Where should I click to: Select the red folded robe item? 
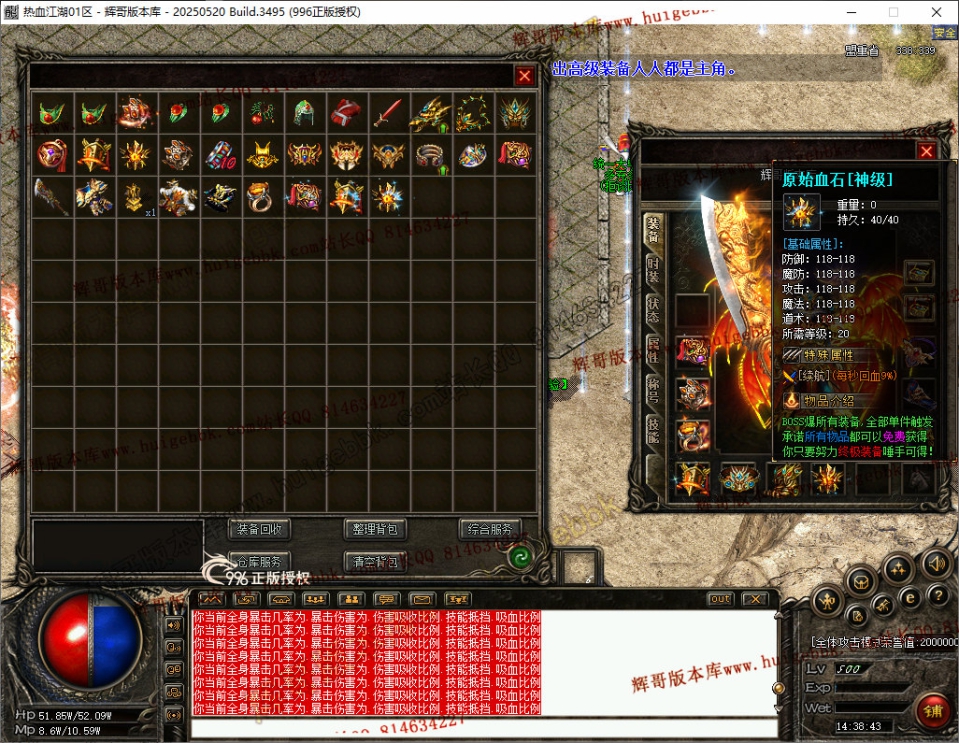click(x=346, y=113)
